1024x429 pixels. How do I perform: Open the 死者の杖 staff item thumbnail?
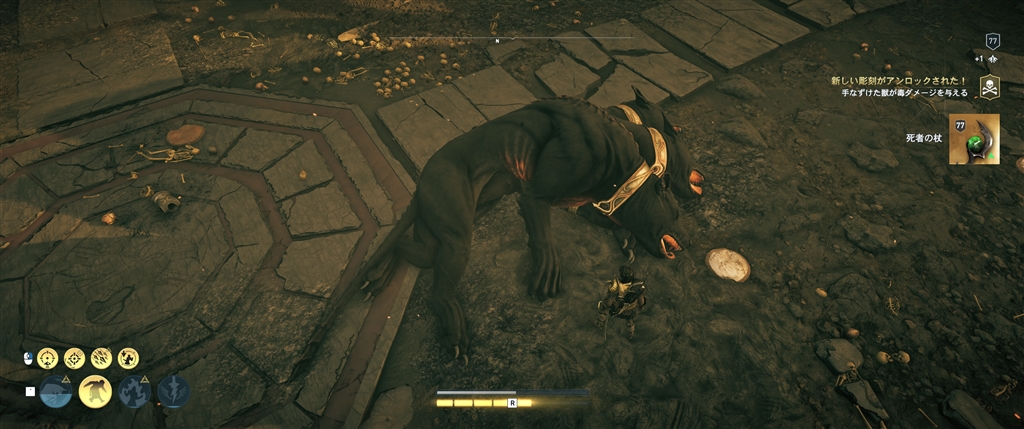976,138
